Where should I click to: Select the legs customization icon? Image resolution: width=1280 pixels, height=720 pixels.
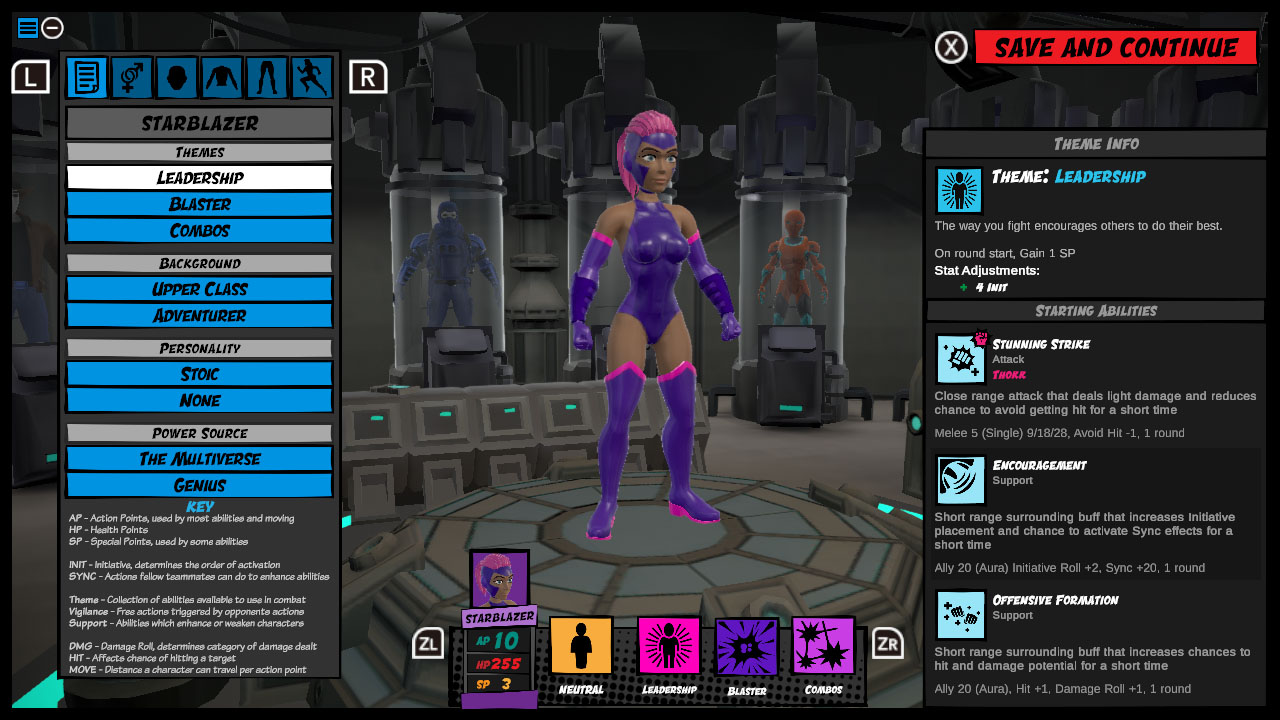(x=266, y=77)
